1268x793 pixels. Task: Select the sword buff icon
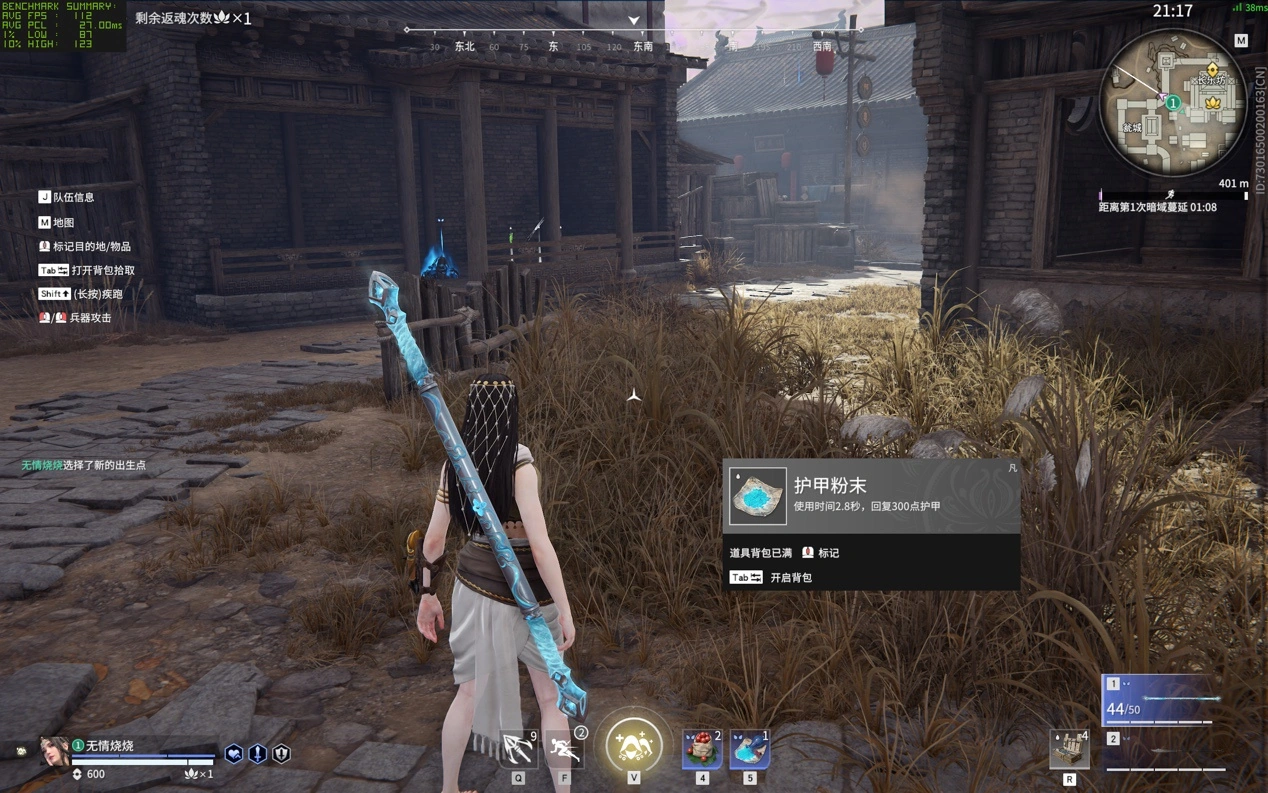[258, 754]
